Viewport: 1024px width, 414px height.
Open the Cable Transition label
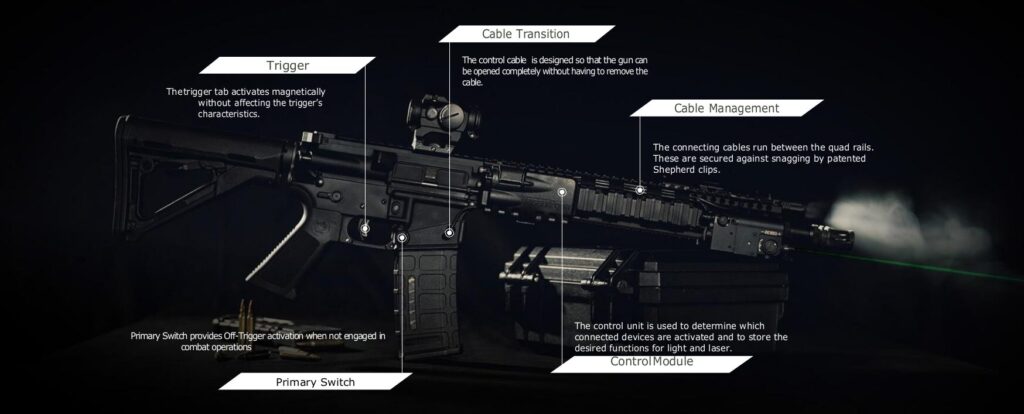(x=525, y=34)
